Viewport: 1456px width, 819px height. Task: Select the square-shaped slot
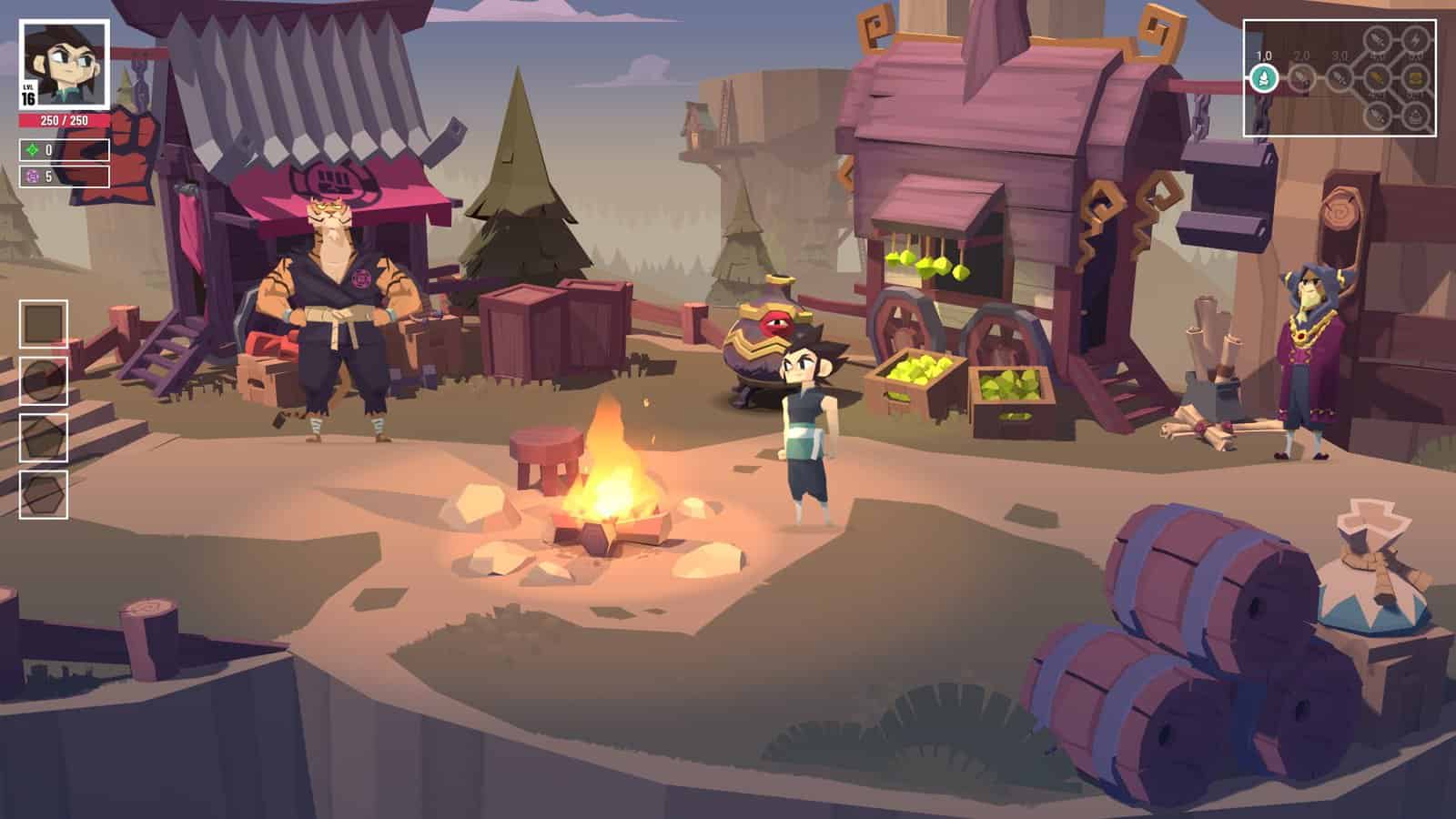pos(44,323)
